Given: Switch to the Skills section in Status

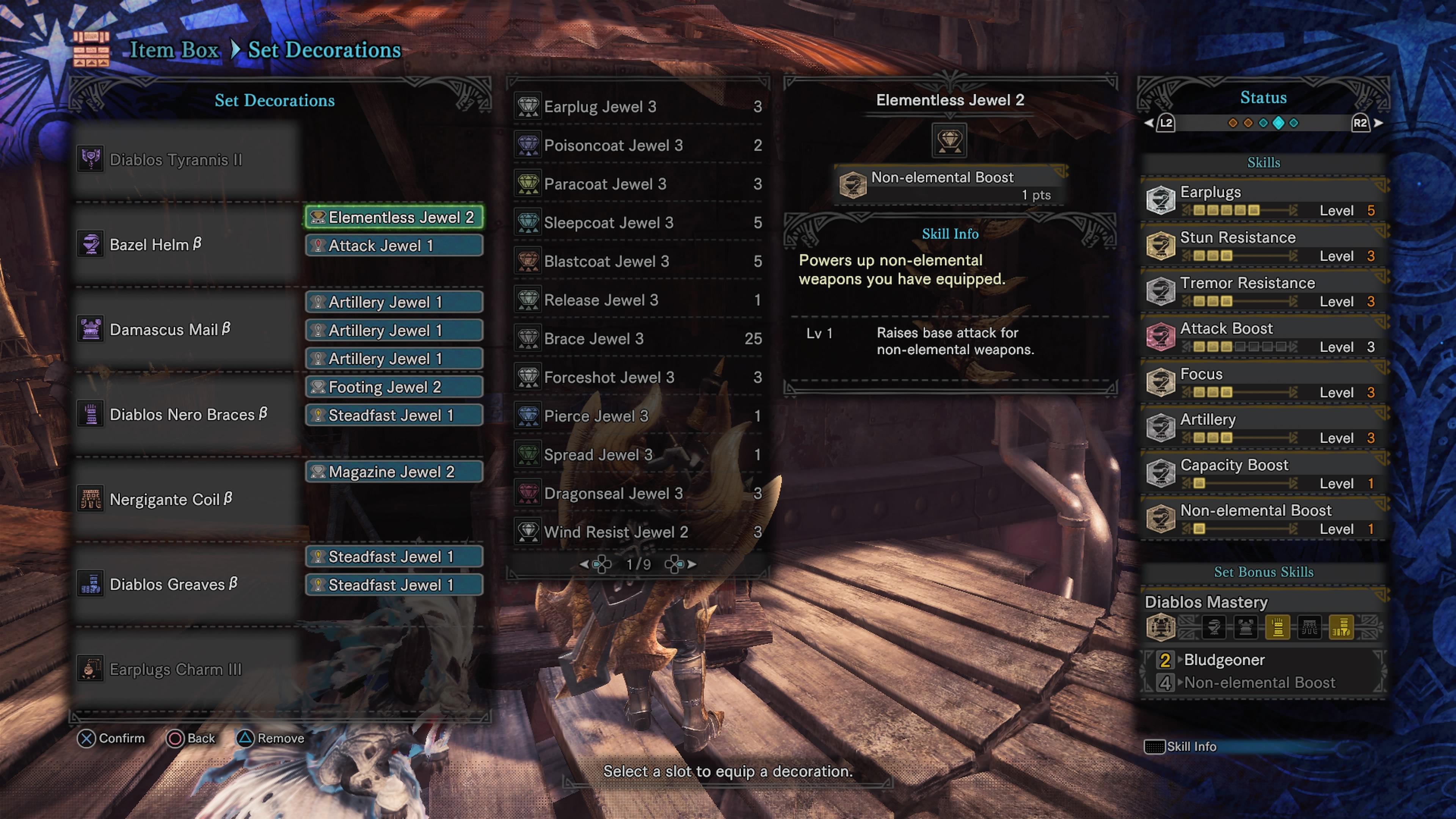Looking at the screenshot, I should tap(1264, 163).
